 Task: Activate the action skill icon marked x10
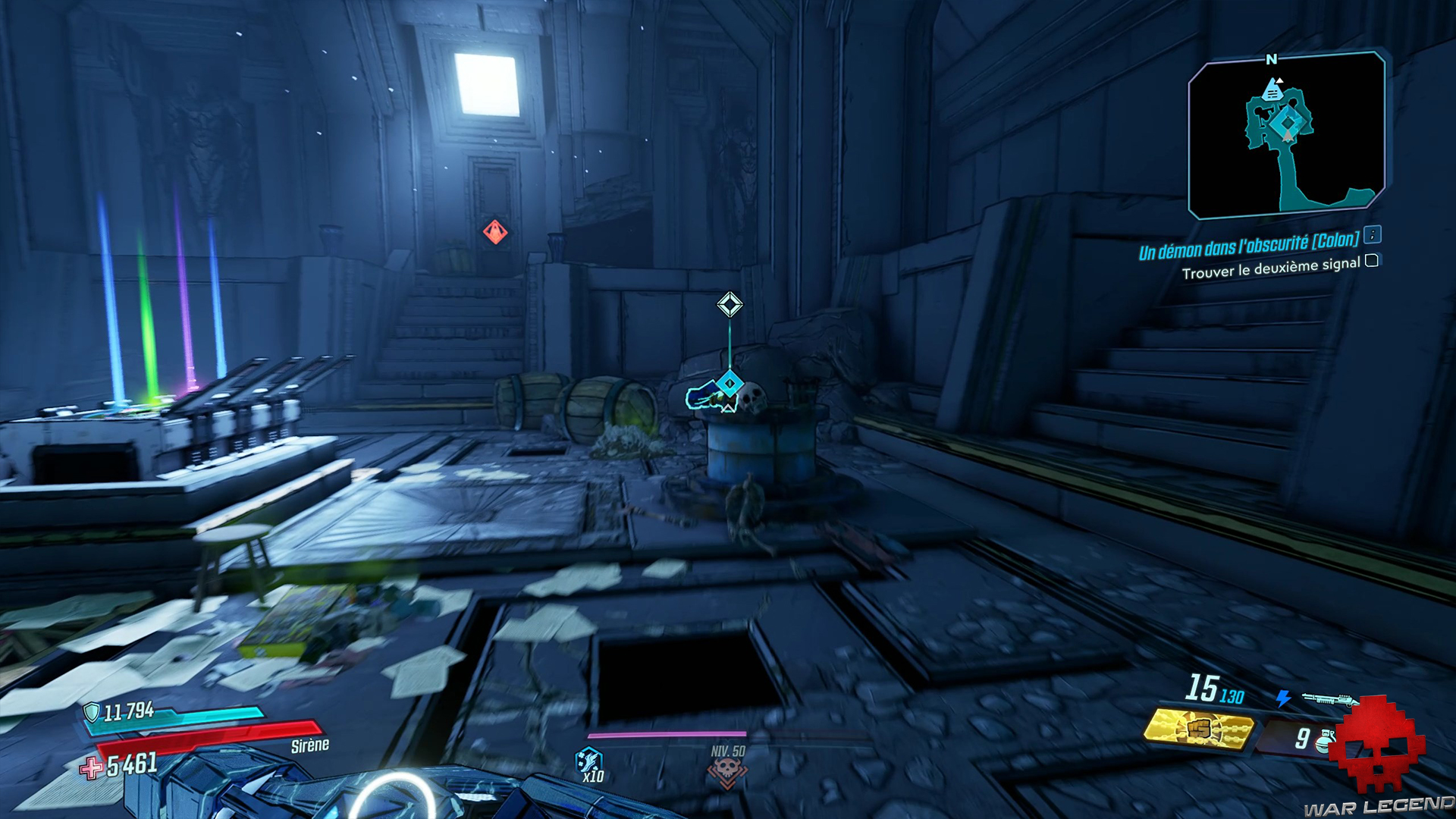coord(589,761)
